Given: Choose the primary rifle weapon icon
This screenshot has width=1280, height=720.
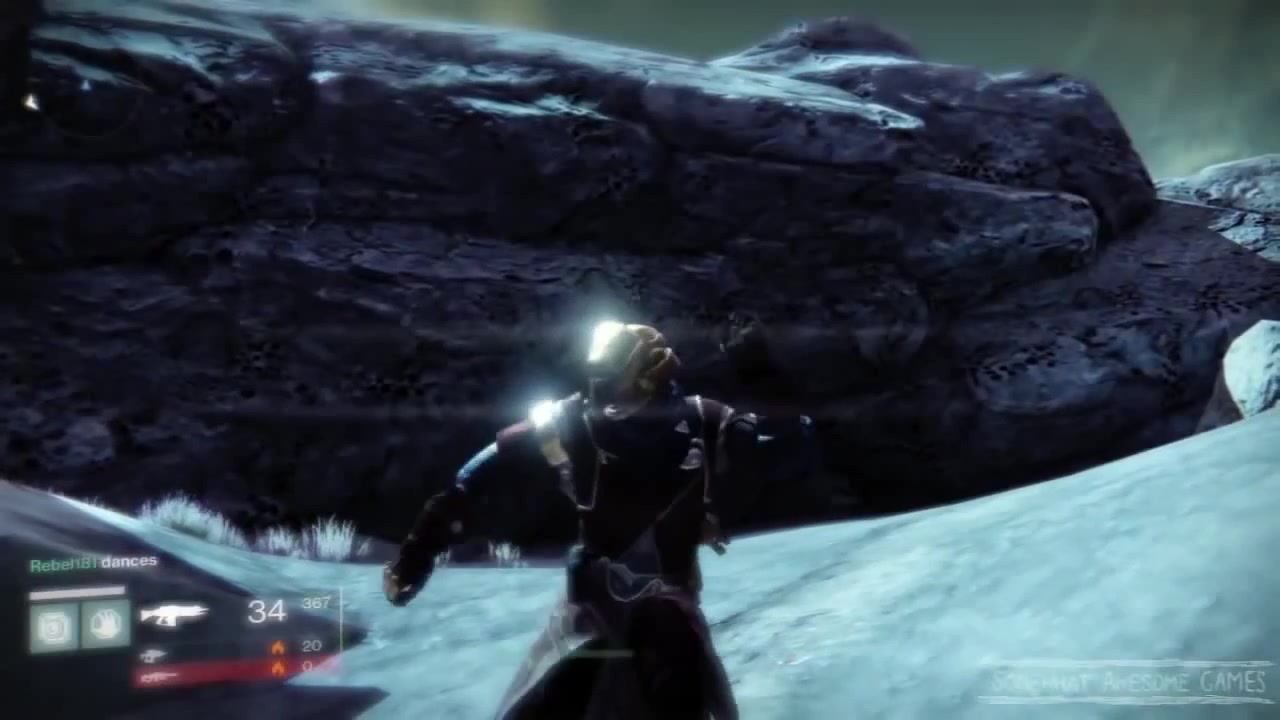Looking at the screenshot, I should tap(173, 614).
